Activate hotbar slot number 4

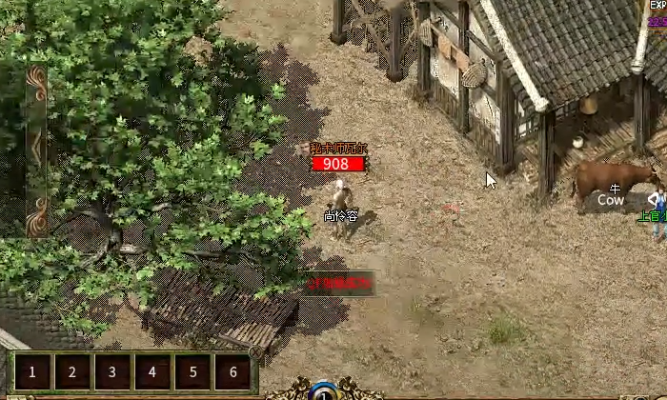click(152, 373)
